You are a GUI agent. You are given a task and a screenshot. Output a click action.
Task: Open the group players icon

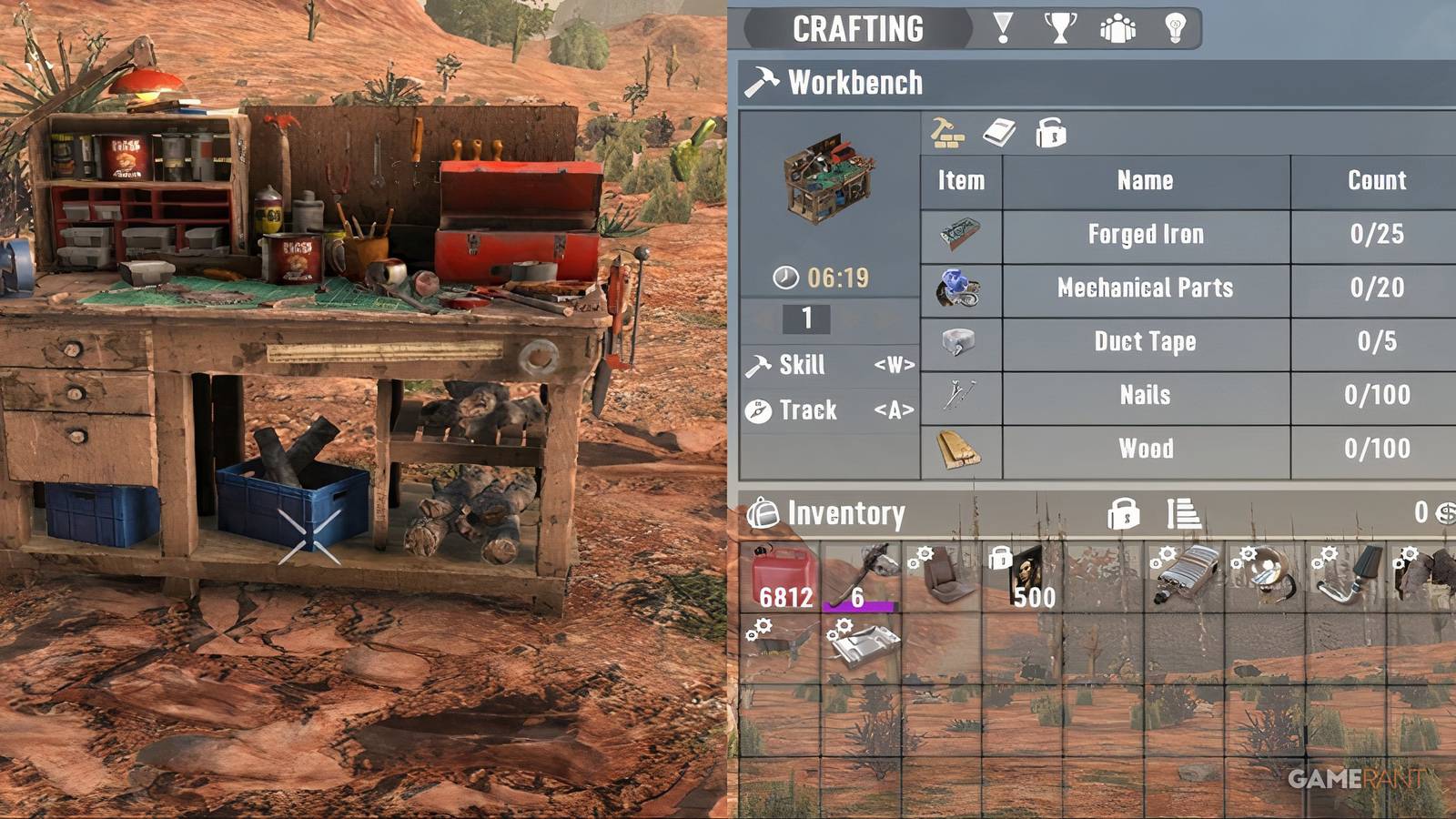(1118, 28)
